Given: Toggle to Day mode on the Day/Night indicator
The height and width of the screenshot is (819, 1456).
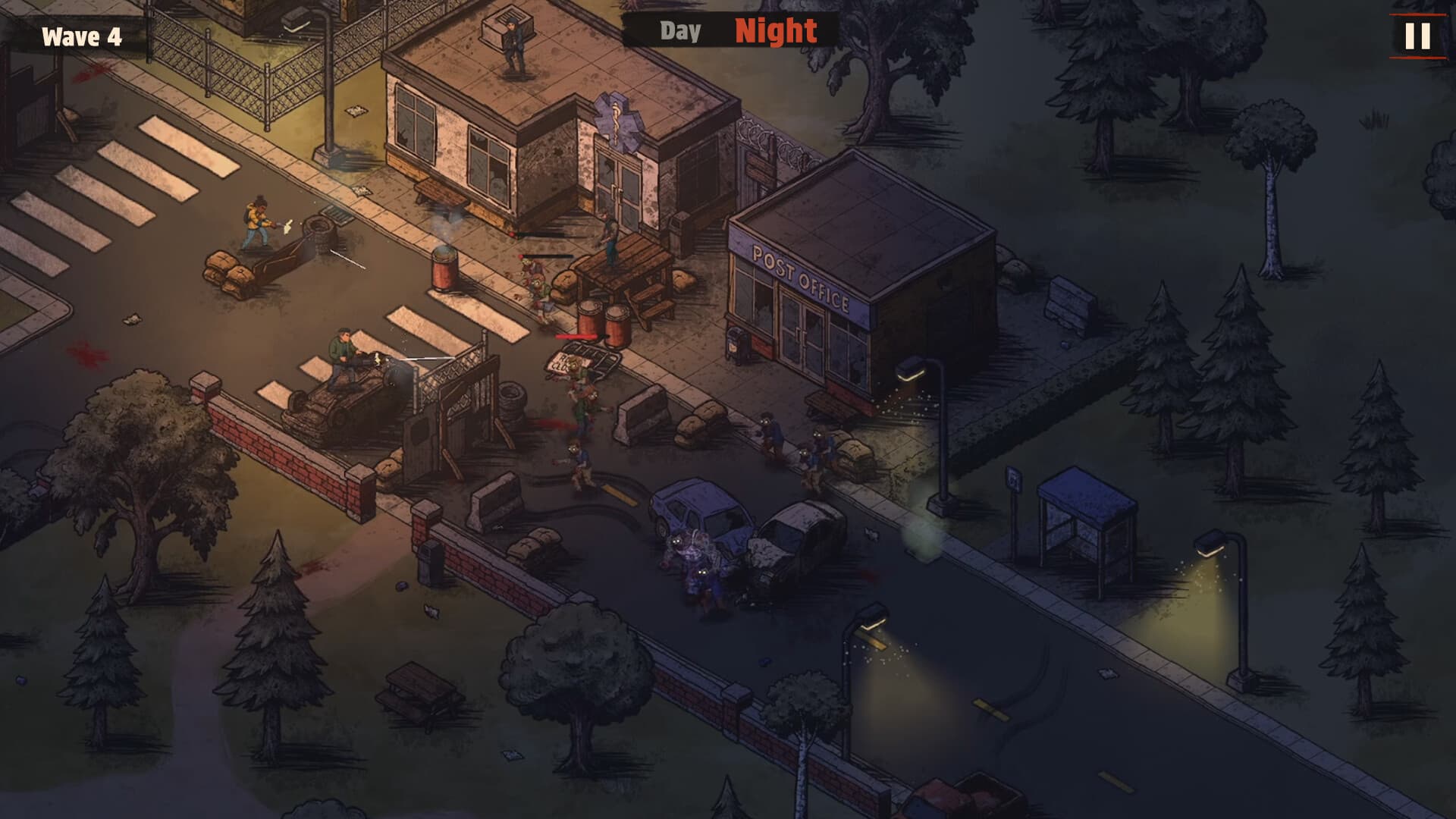Looking at the screenshot, I should (681, 32).
